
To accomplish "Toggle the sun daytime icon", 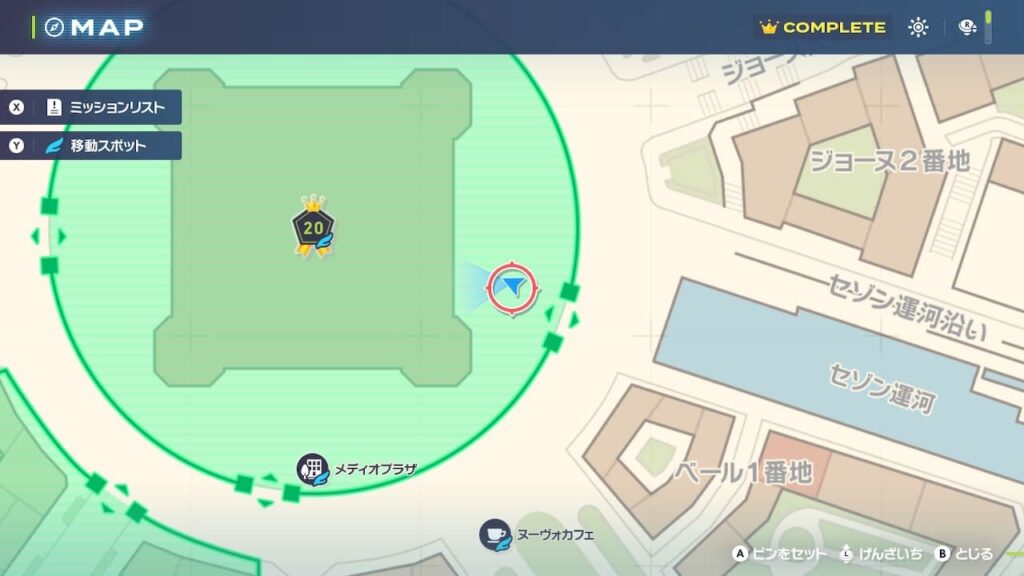I will pyautogui.click(x=918, y=27).
